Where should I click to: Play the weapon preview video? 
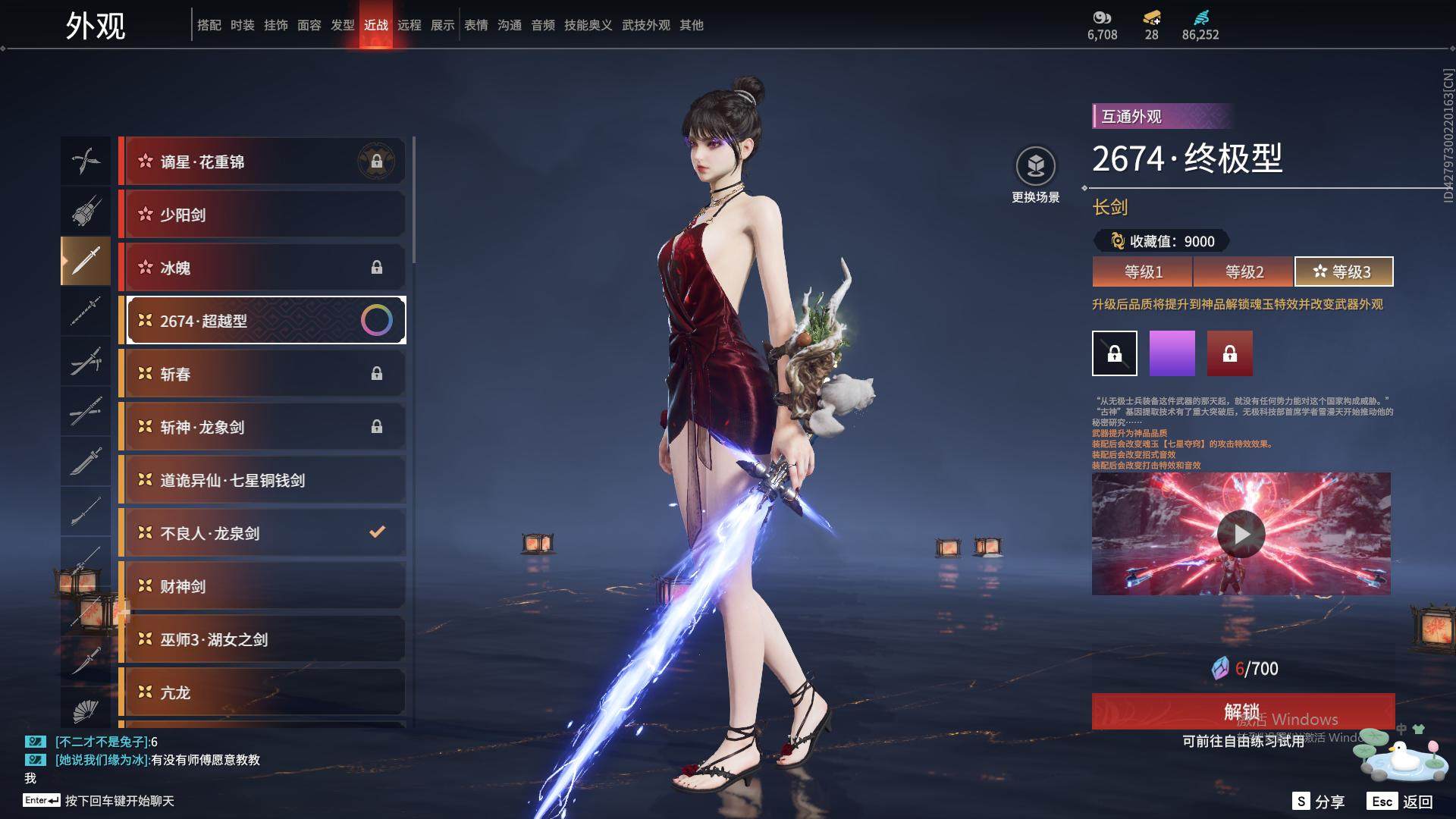[1241, 534]
